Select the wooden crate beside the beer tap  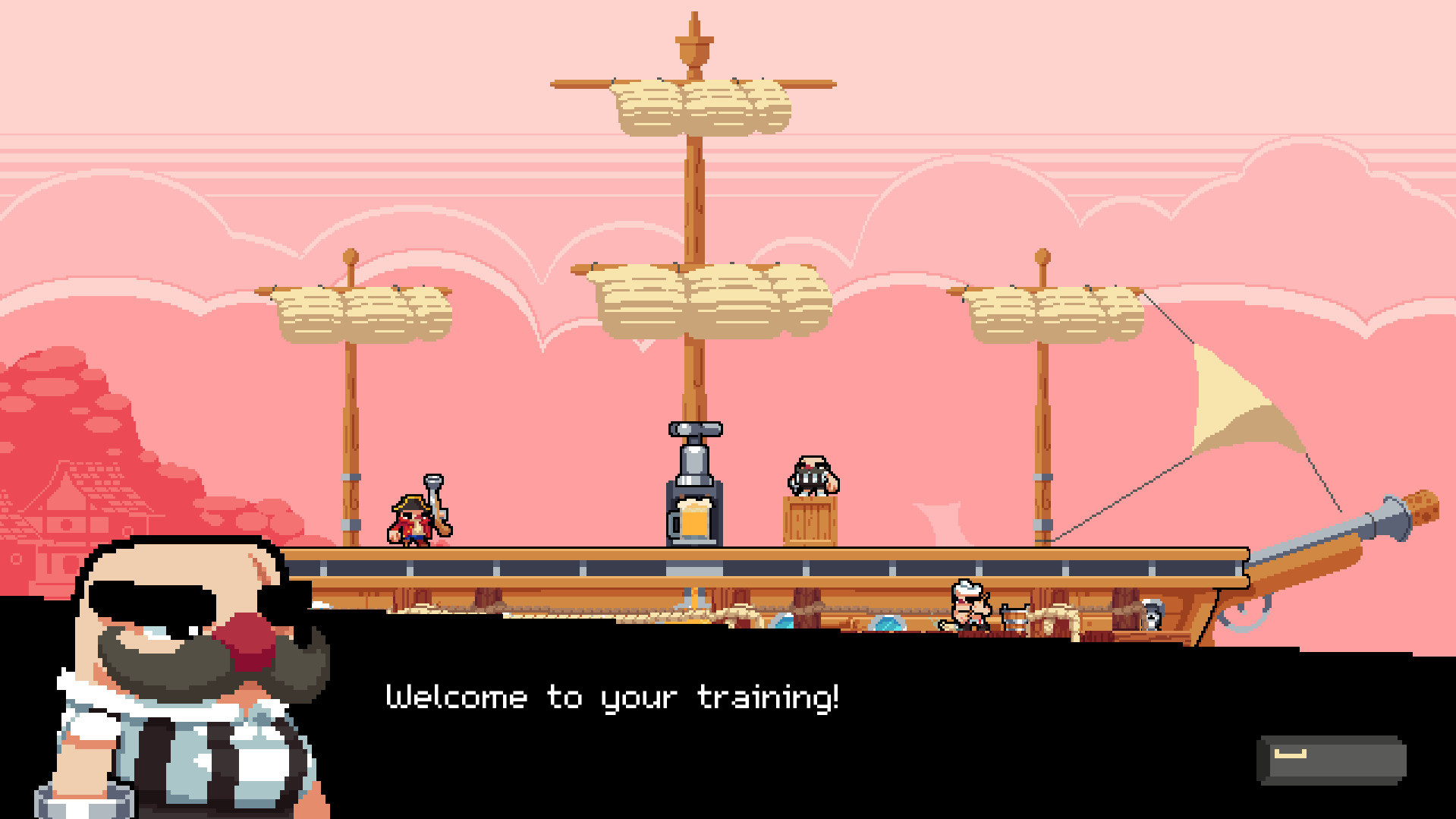point(811,520)
